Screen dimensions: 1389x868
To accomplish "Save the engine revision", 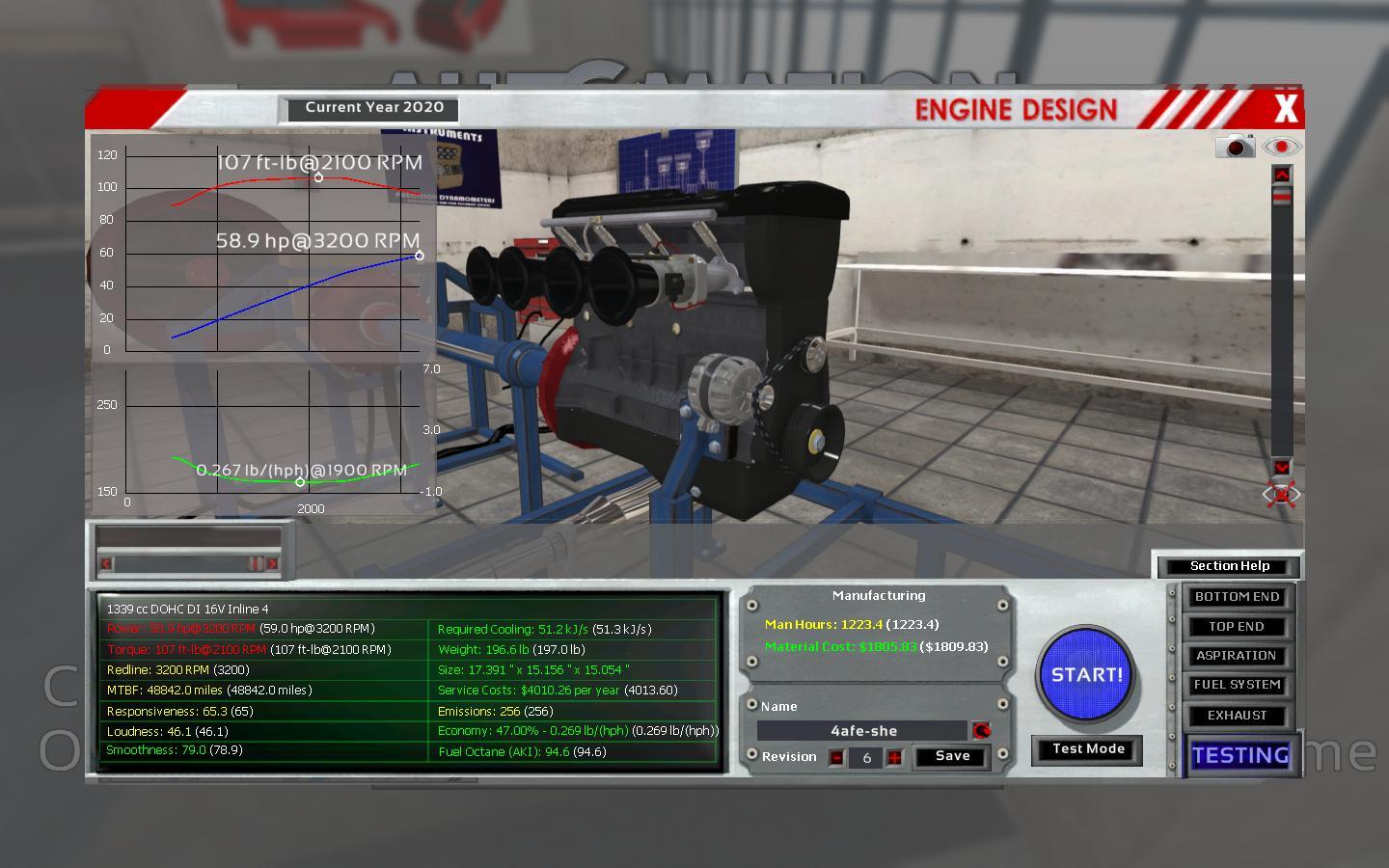I will [952, 756].
